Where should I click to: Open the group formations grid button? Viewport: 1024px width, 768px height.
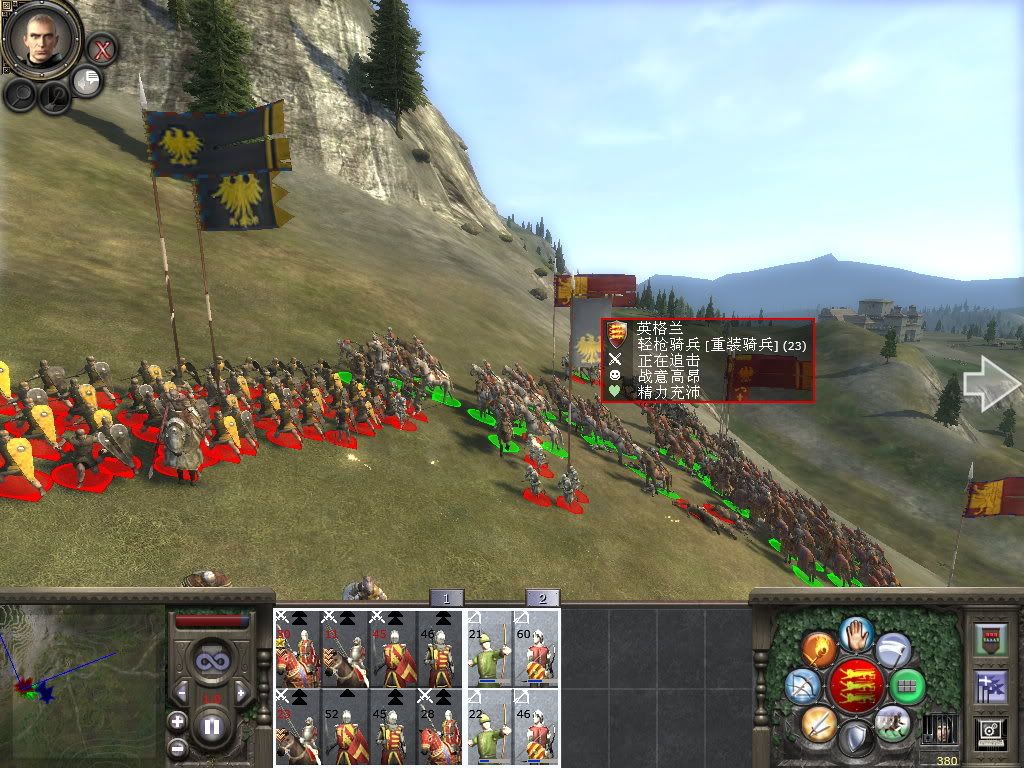pyautogui.click(x=908, y=686)
